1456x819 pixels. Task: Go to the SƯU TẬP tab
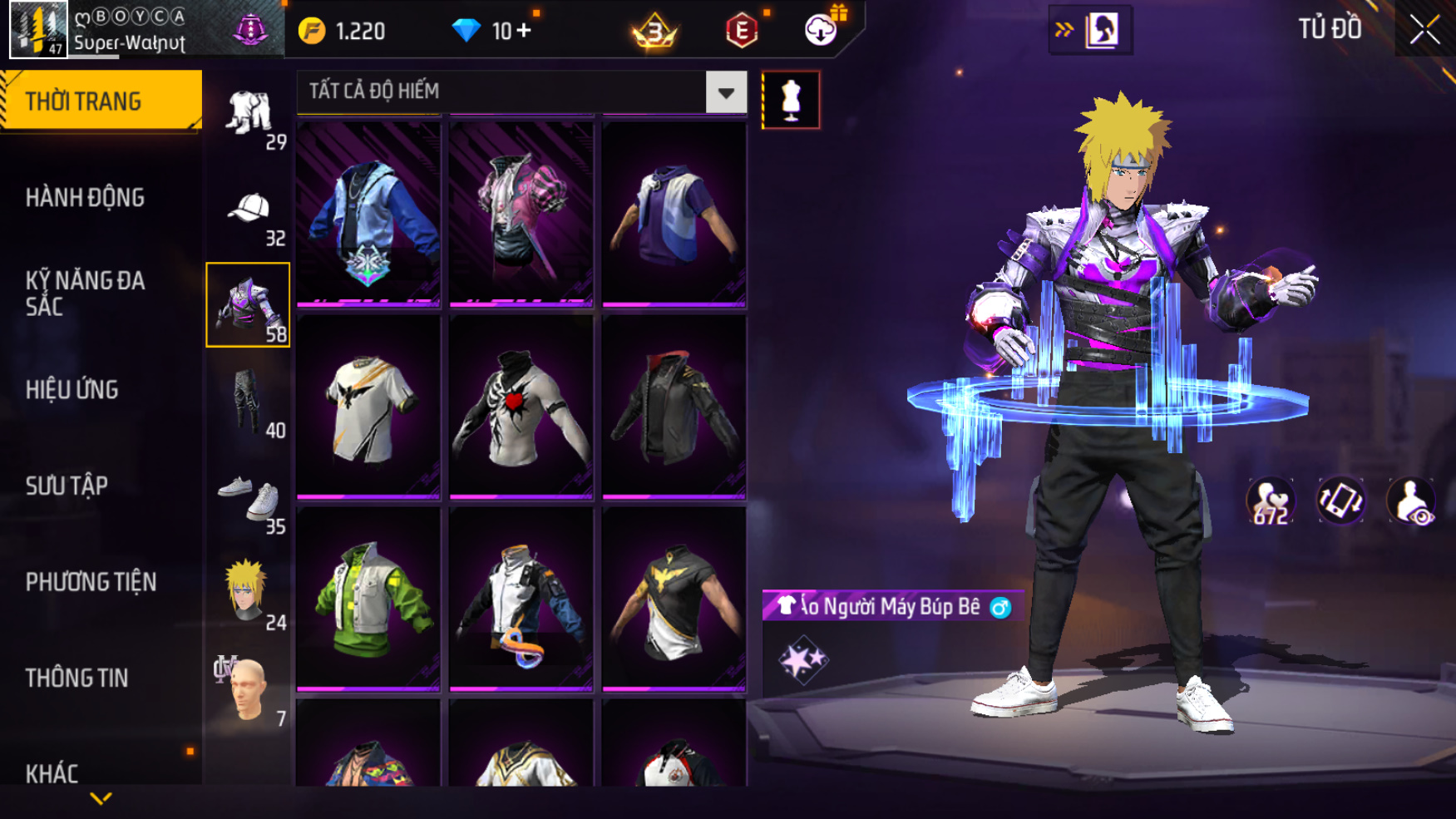(67, 486)
